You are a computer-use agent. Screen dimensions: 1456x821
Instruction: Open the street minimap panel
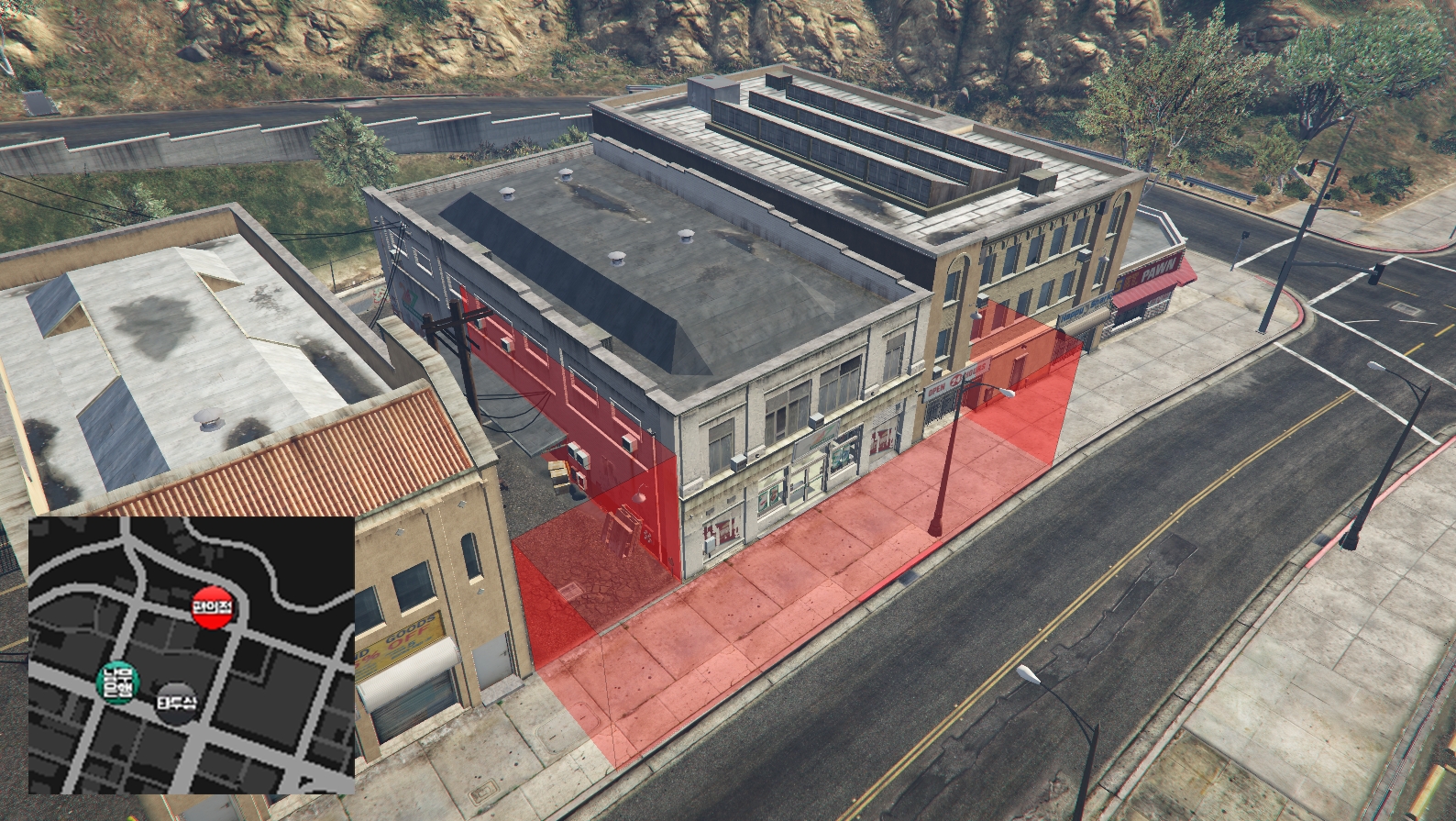point(192,655)
